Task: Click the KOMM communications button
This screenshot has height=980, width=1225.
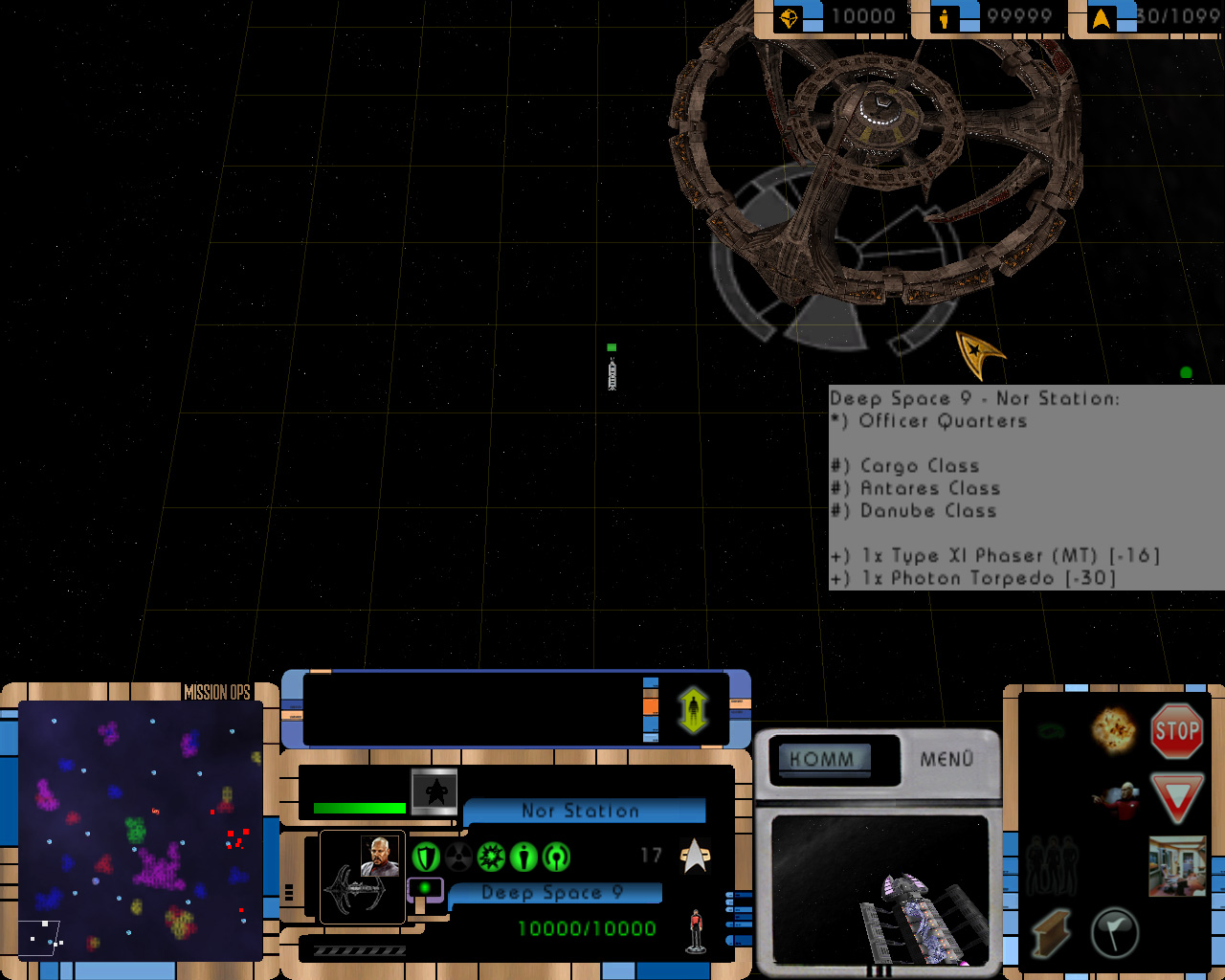Action: click(x=823, y=759)
